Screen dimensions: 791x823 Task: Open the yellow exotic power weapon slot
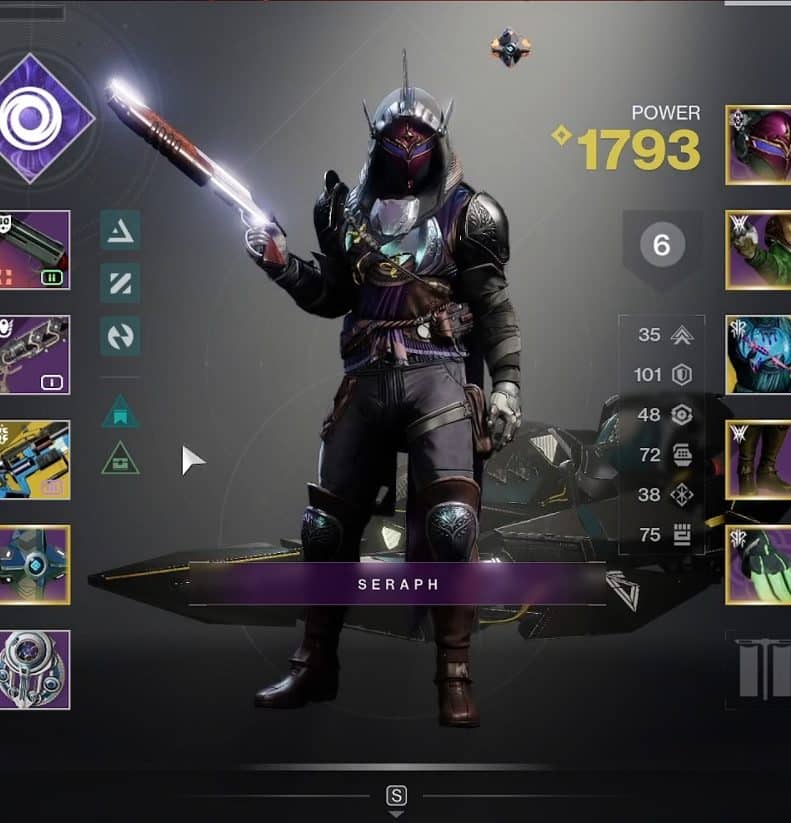tap(35, 460)
